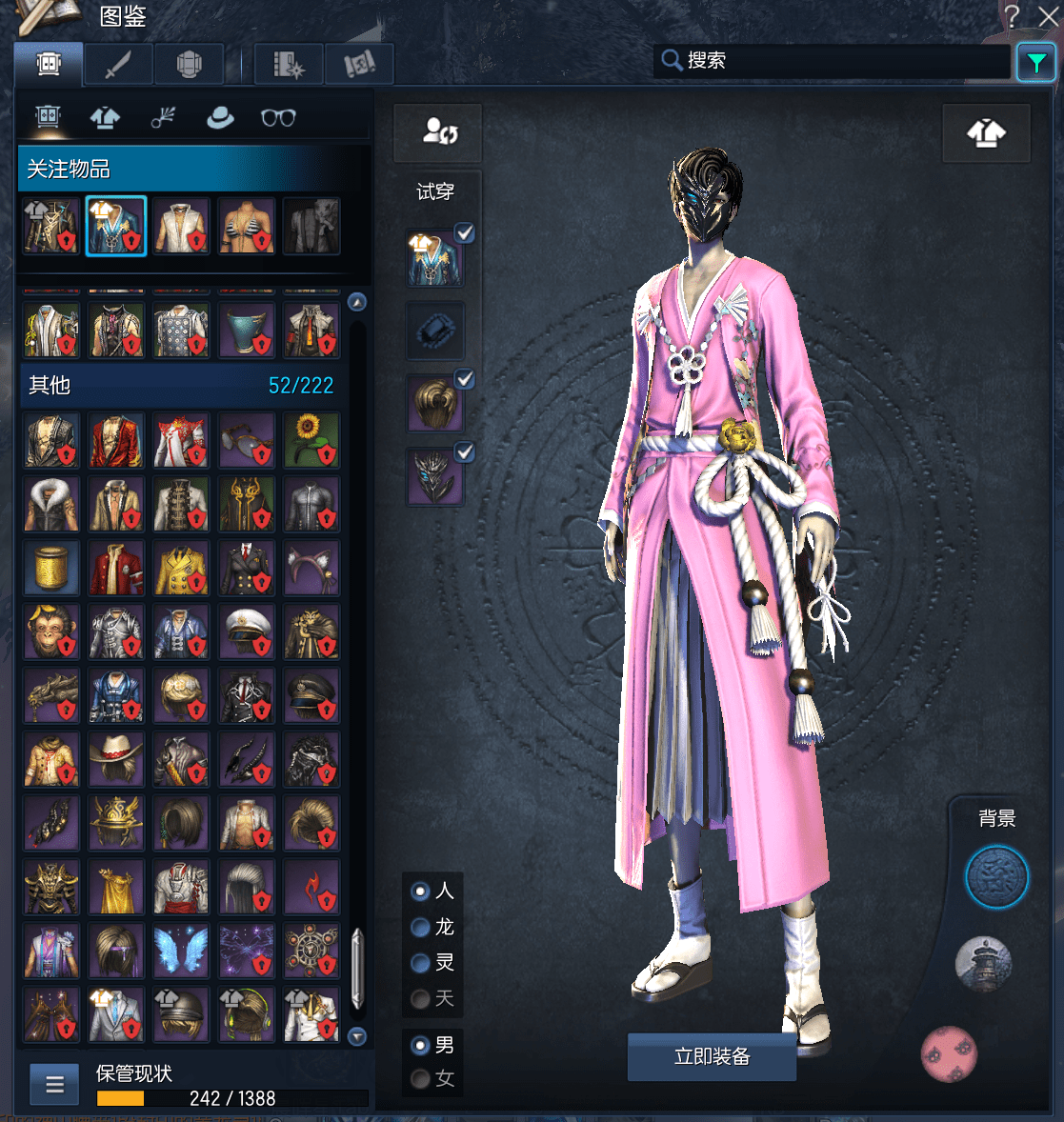Screen dimensions: 1064x1122
Task: Choose the 龙 race option
Action: 420,927
